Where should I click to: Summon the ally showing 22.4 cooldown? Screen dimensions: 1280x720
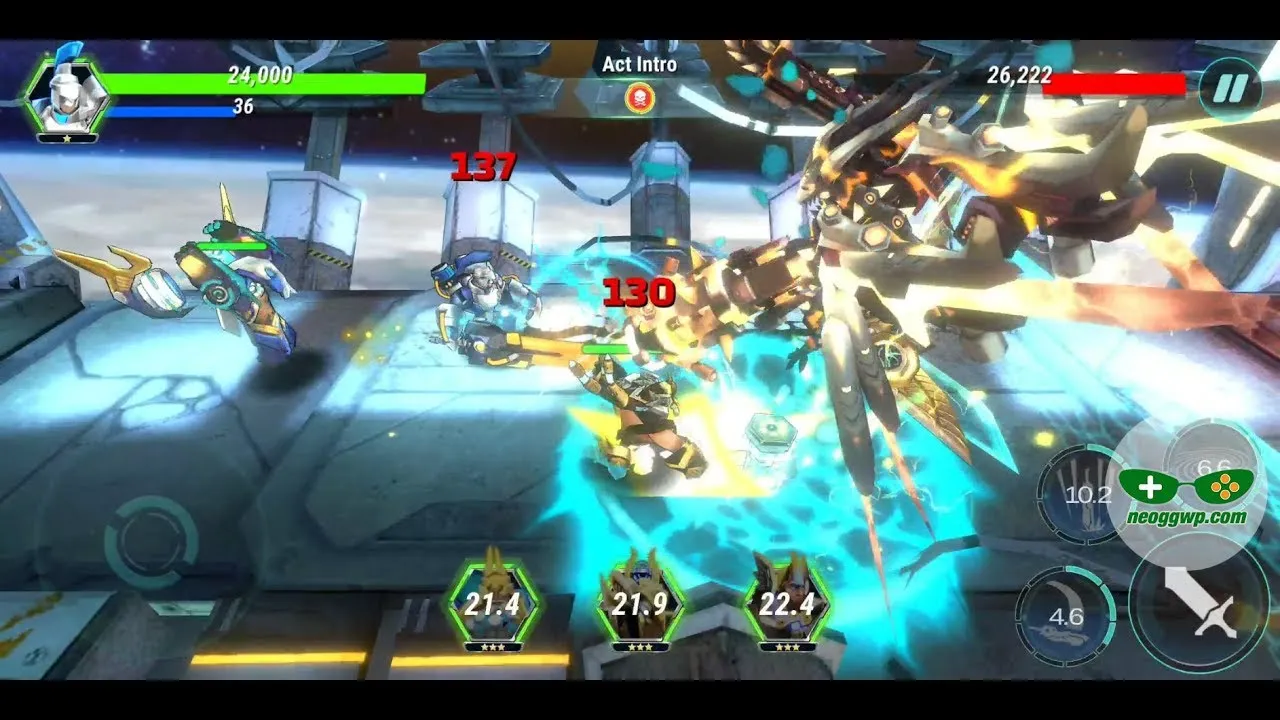coord(787,603)
